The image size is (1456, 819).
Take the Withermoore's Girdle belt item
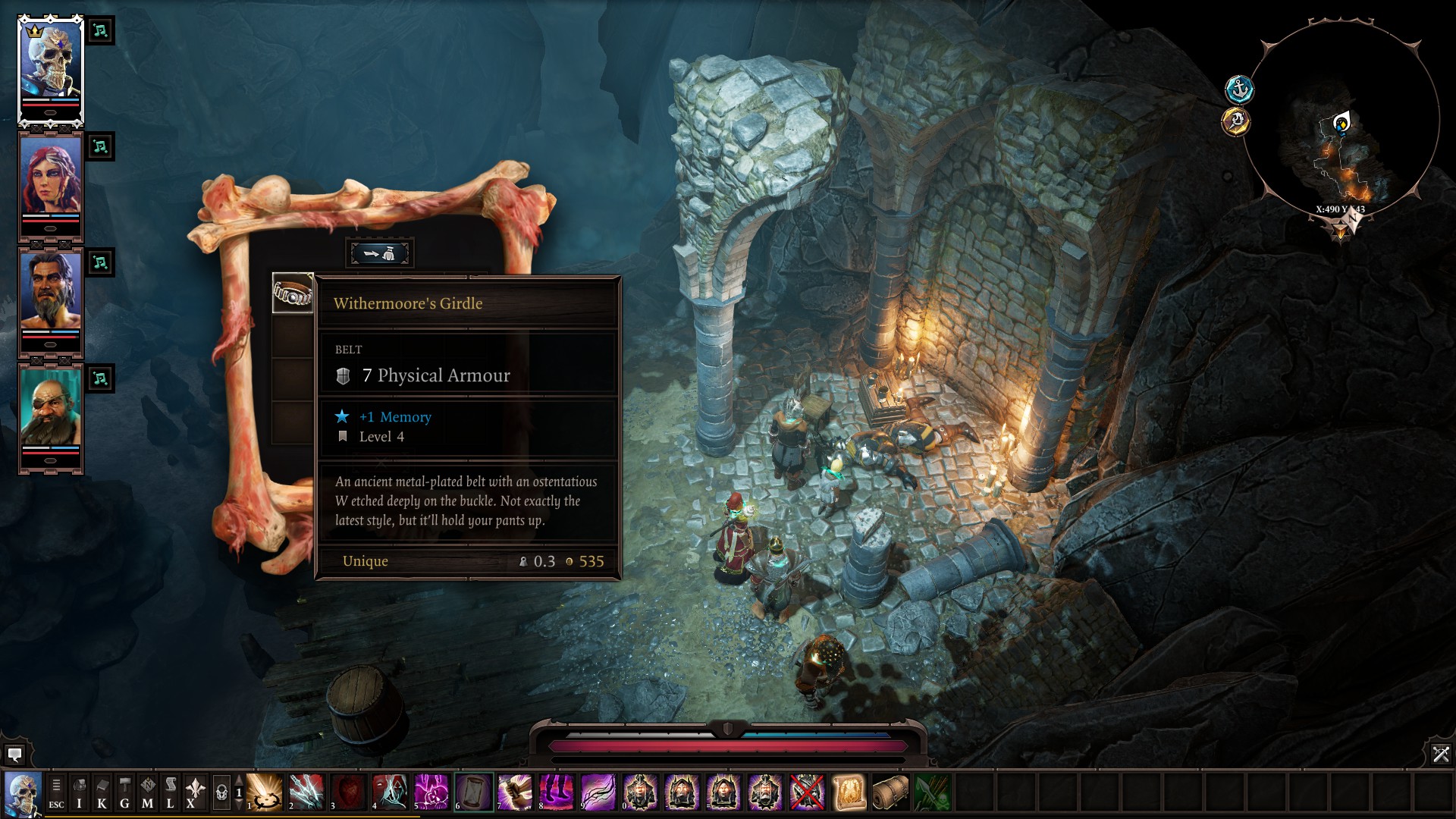tap(292, 293)
